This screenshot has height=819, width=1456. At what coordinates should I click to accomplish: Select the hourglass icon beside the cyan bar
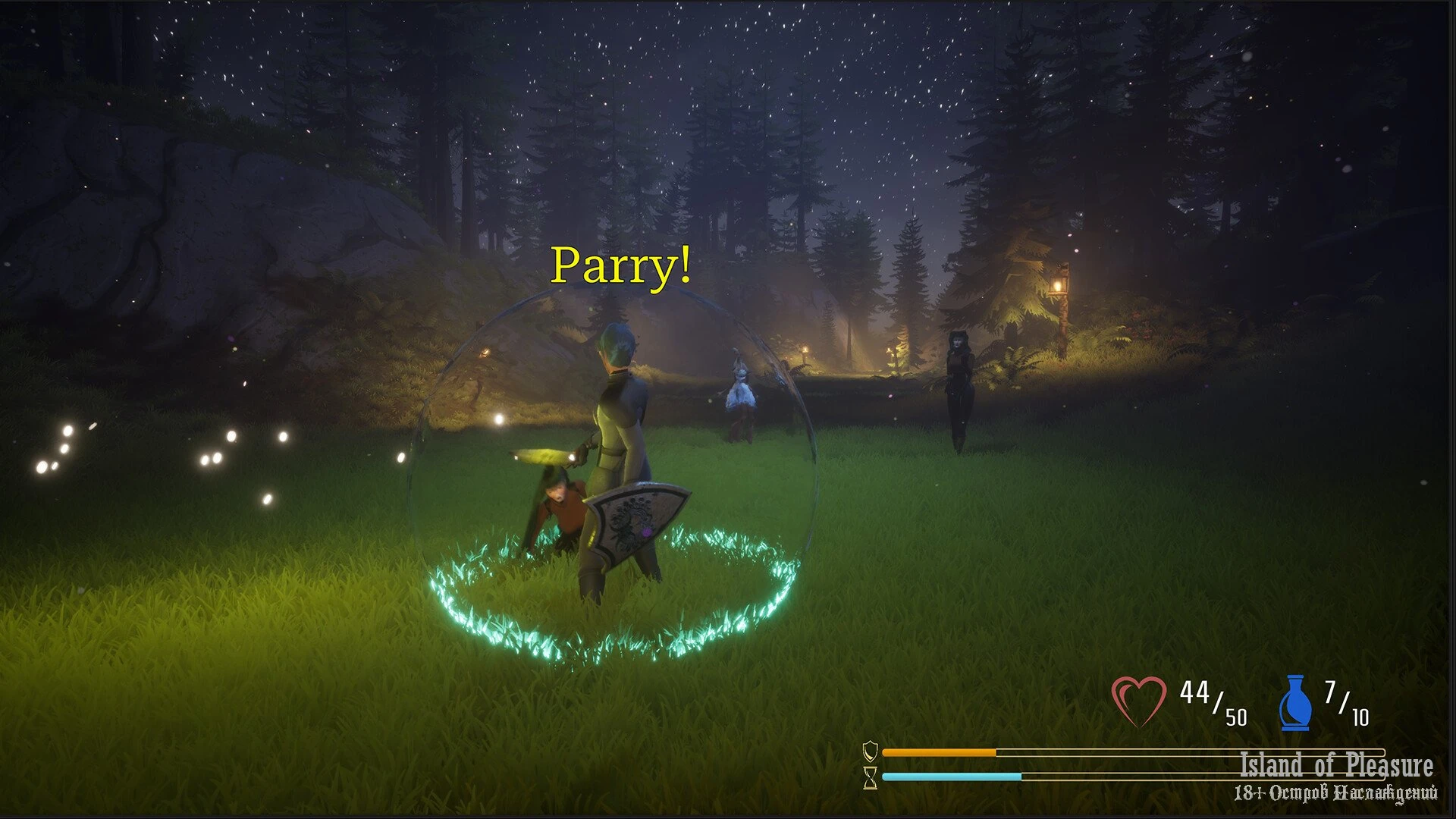coord(871,777)
